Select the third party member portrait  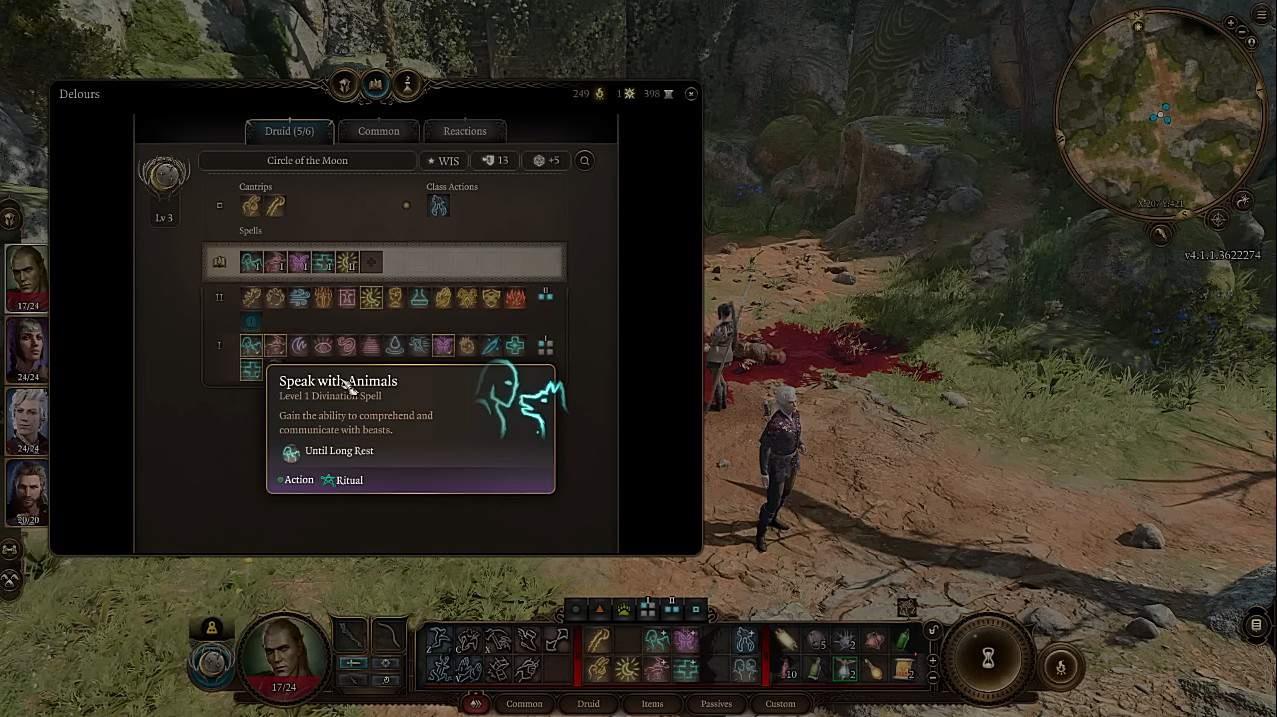coord(27,420)
